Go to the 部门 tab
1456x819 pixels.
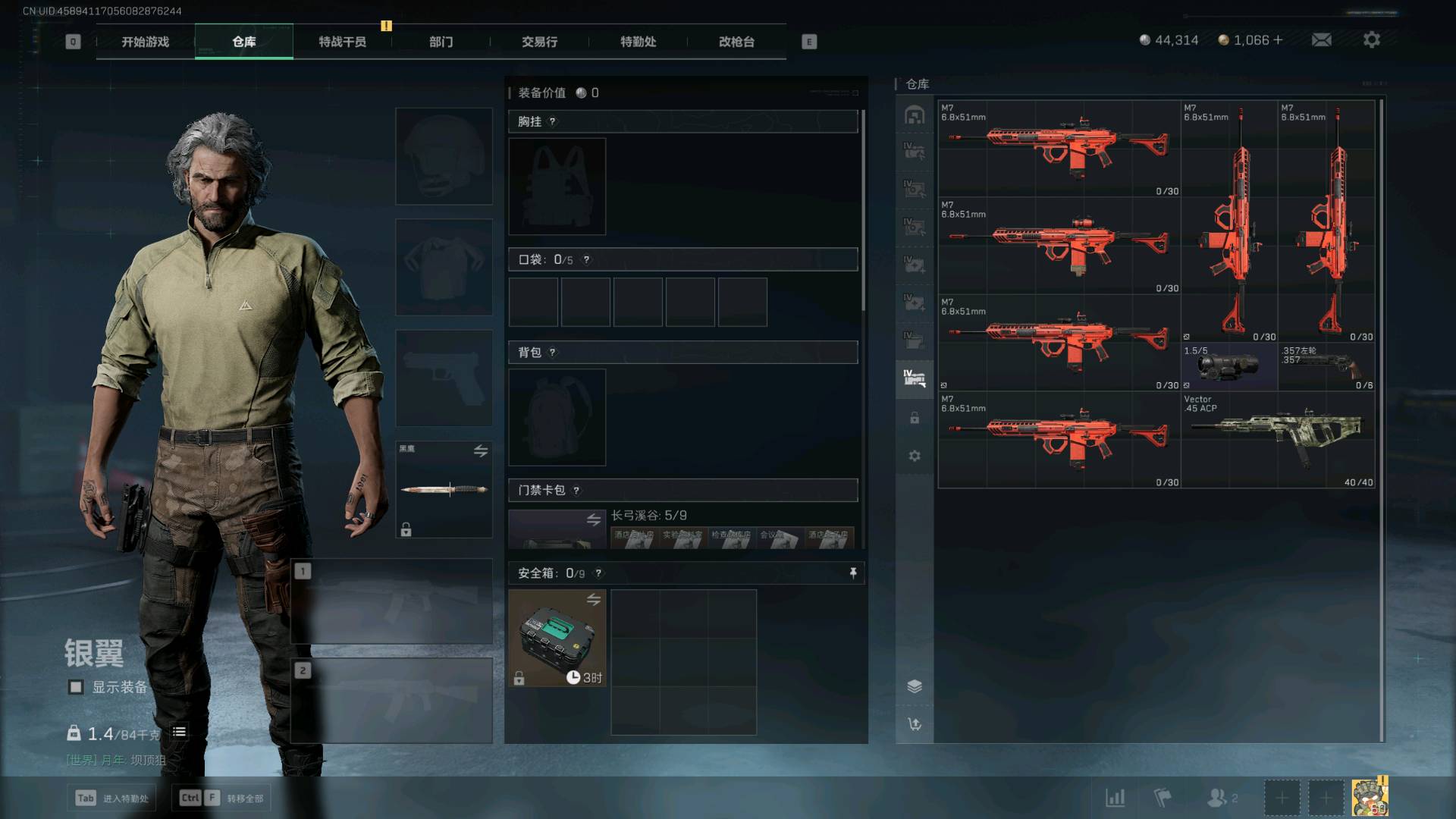[x=441, y=42]
